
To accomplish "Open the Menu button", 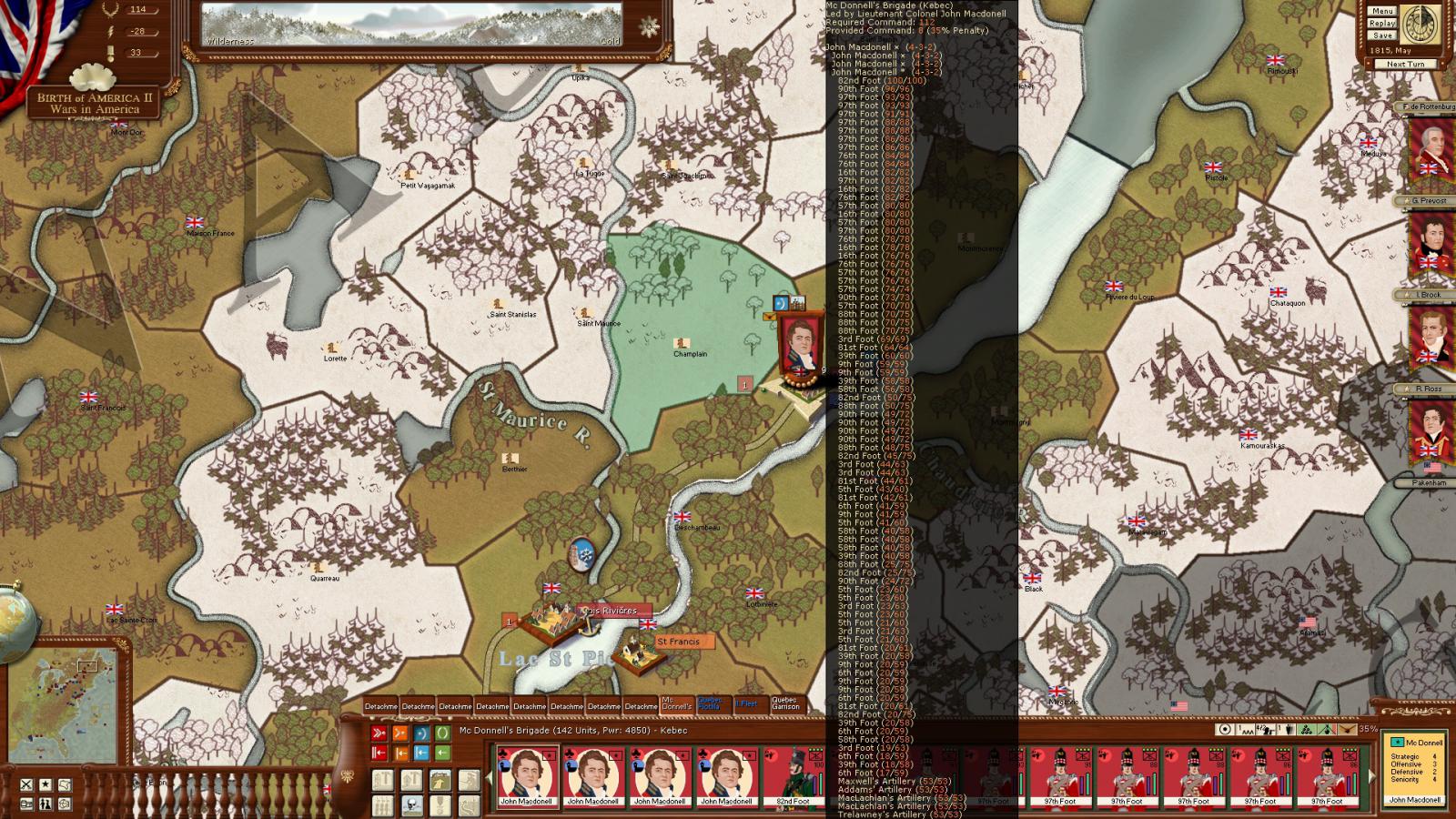I will tap(1382, 11).
